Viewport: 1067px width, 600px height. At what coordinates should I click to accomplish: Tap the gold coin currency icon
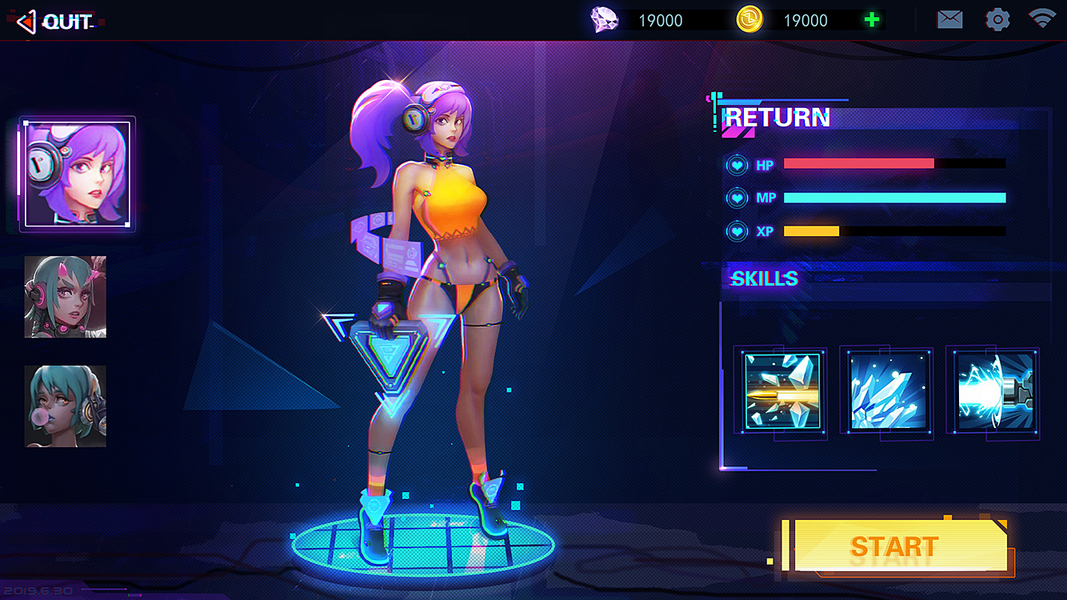click(749, 19)
